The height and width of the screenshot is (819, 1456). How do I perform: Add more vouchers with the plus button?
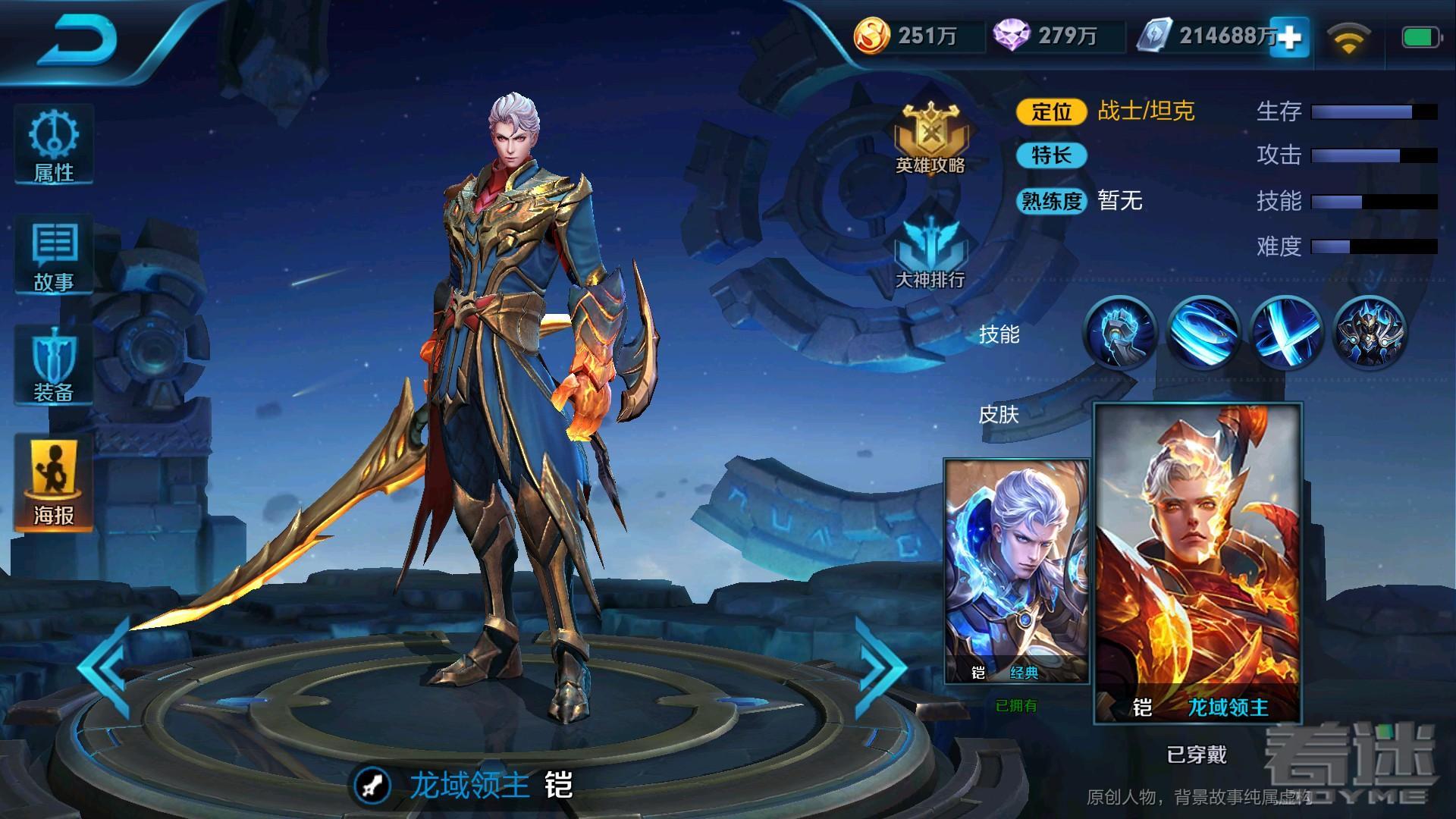[1290, 36]
